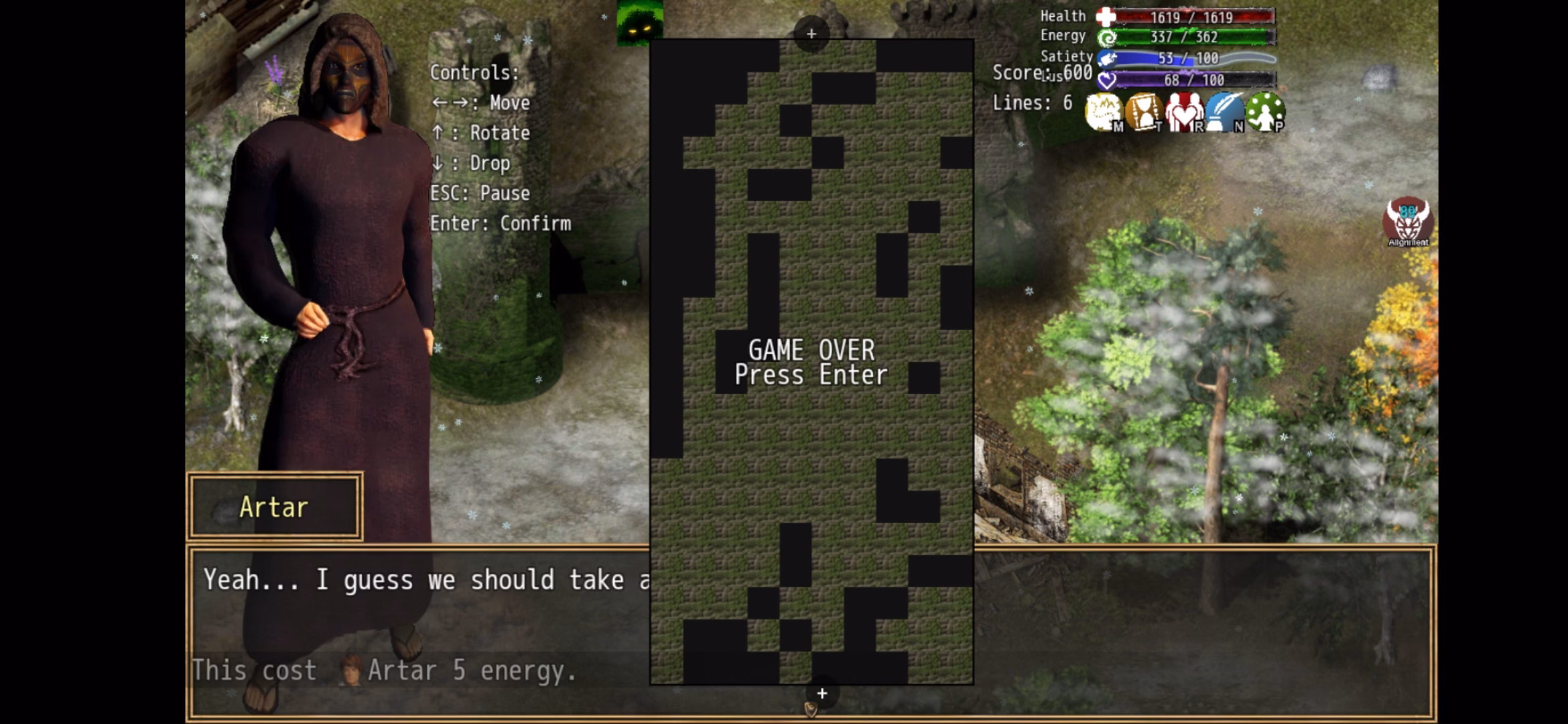Select the green juggler P icon
The height and width of the screenshot is (724, 1568).
[1265, 112]
